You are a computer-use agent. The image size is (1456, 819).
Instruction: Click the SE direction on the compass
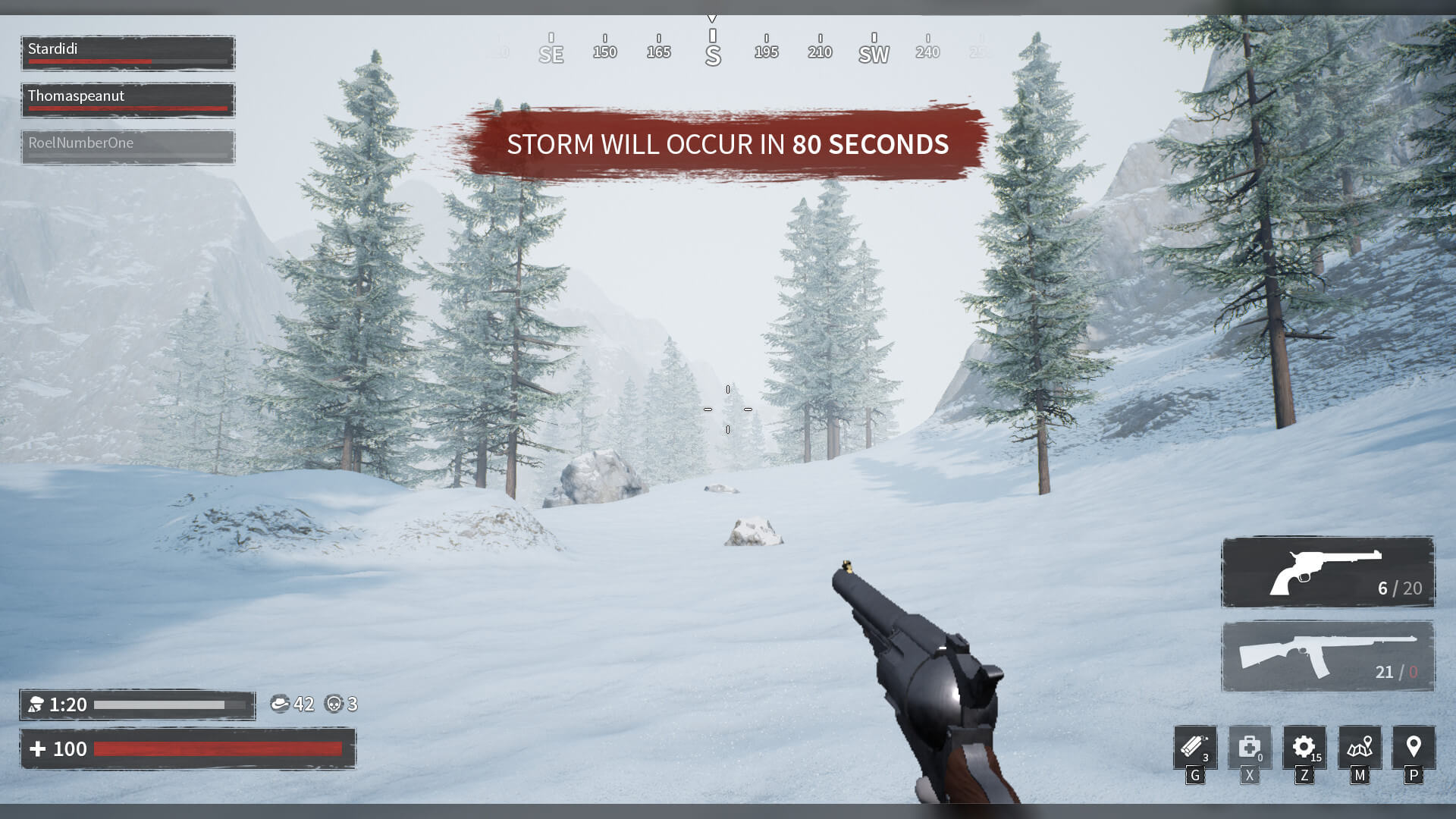click(x=551, y=53)
